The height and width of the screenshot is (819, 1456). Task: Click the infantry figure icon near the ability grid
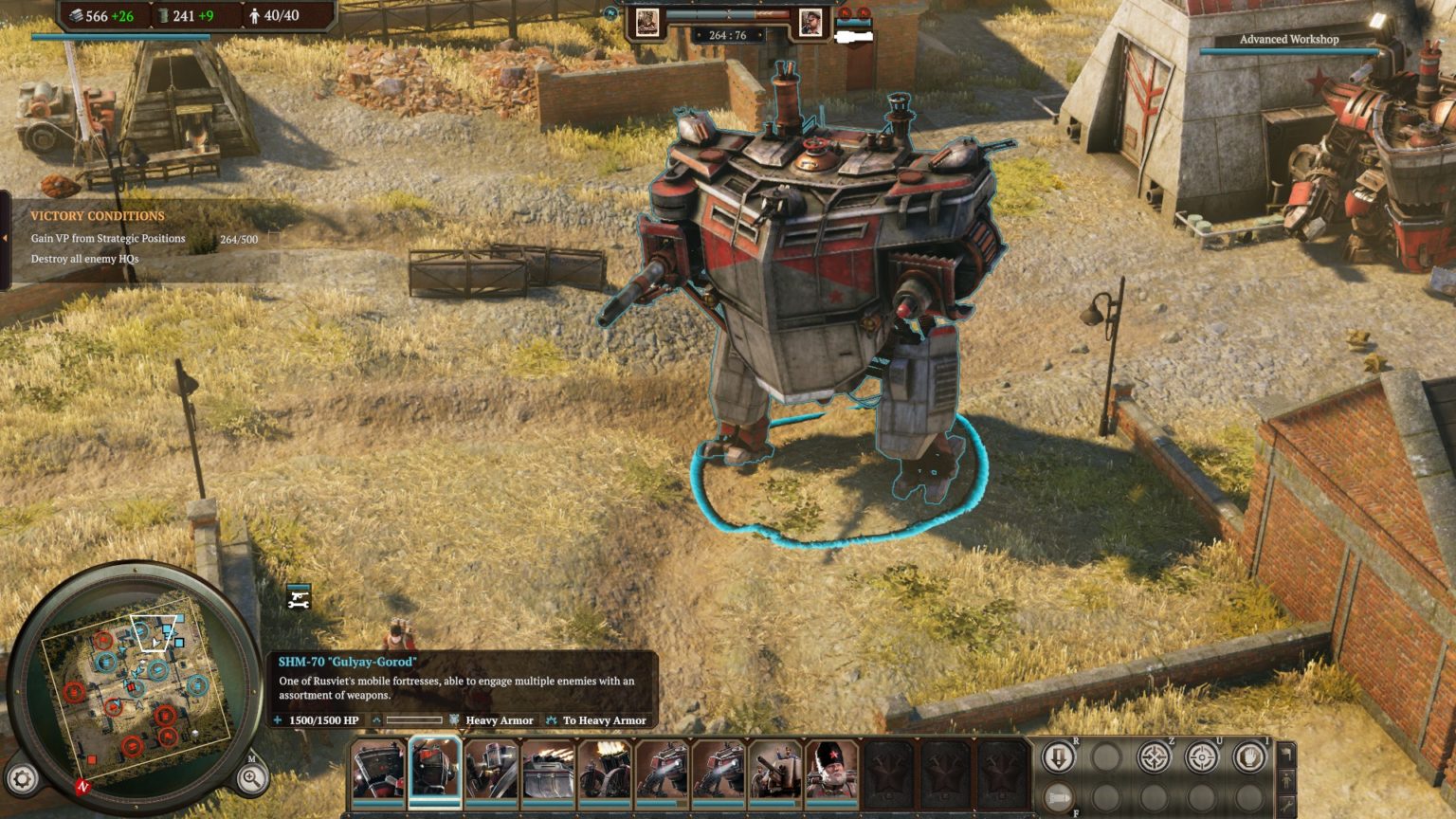pyautogui.click(x=1286, y=780)
